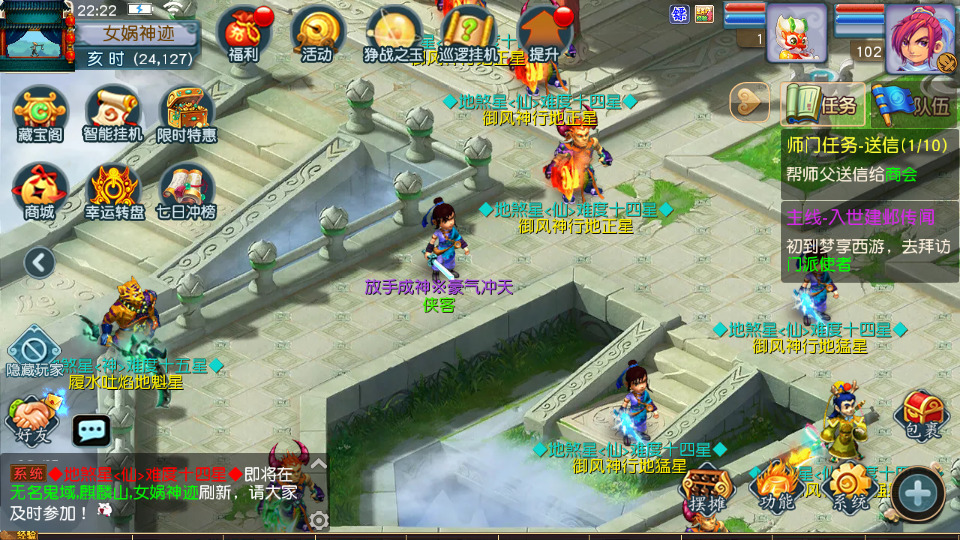
Task: Collapse the left icon panel with the arrow
Action: pos(40,263)
